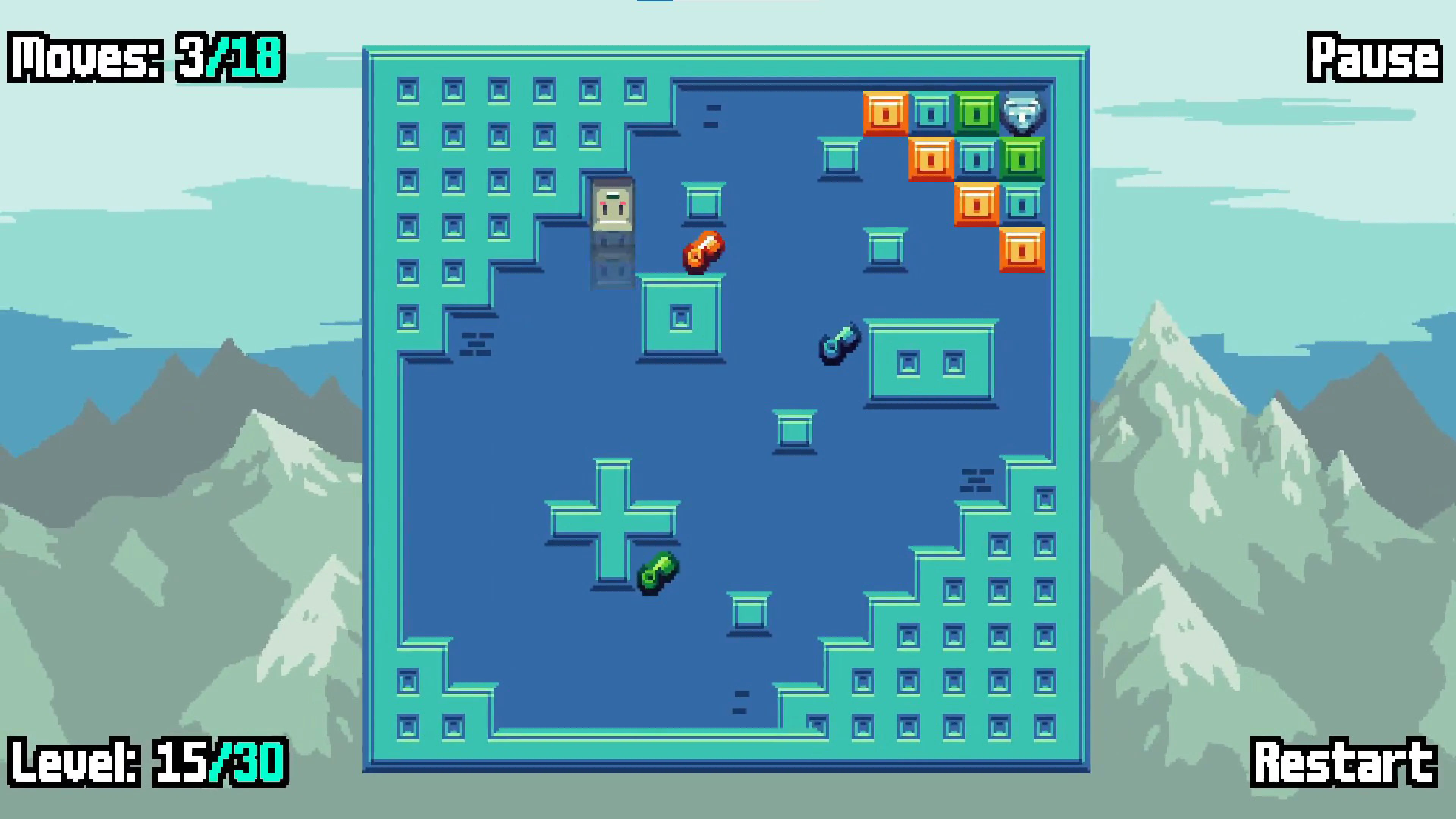The image size is (1456, 819).
Task: Select the small teal crate in the second row
Action: pos(977,160)
